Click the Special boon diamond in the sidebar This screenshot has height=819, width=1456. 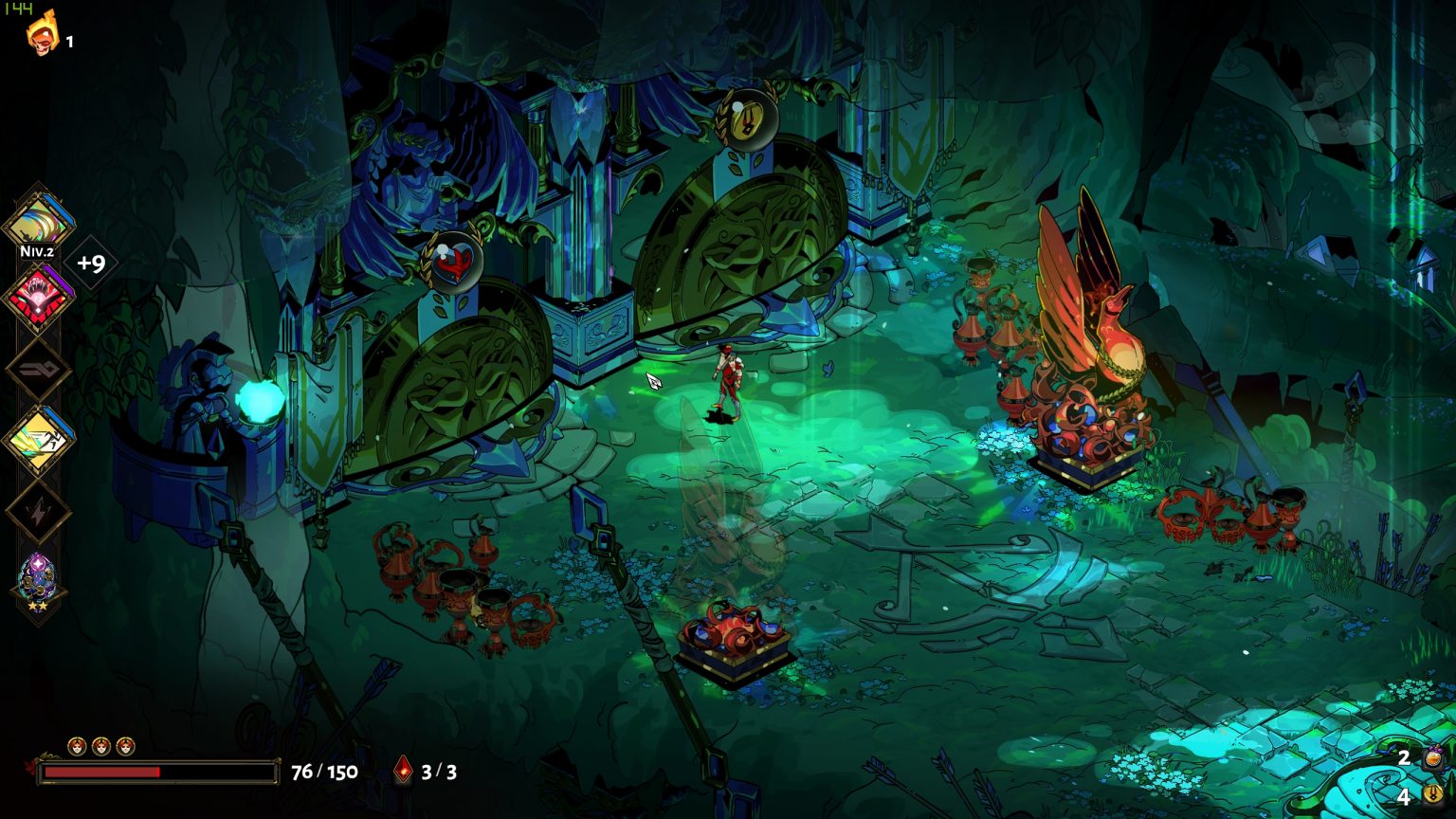(x=40, y=292)
